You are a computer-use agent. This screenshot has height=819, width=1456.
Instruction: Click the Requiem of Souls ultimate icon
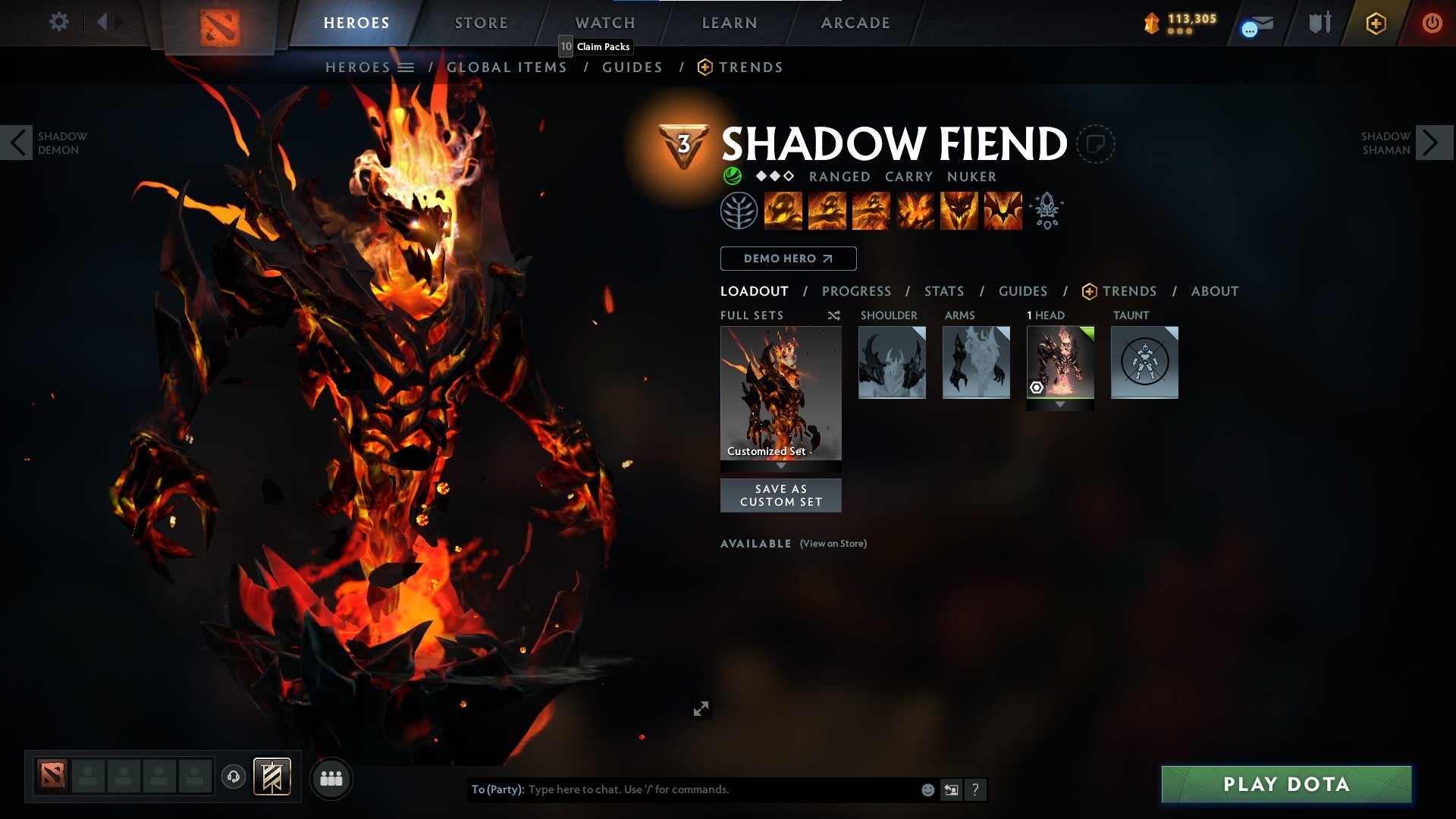1001,211
